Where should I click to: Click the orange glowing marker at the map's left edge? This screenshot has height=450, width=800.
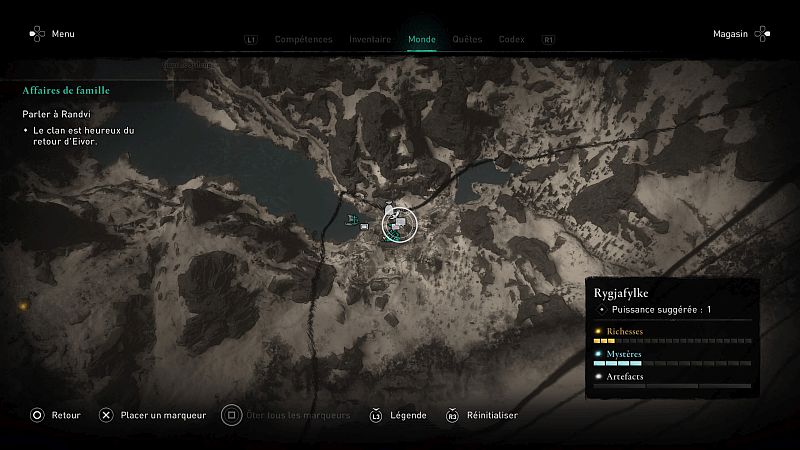21,306
